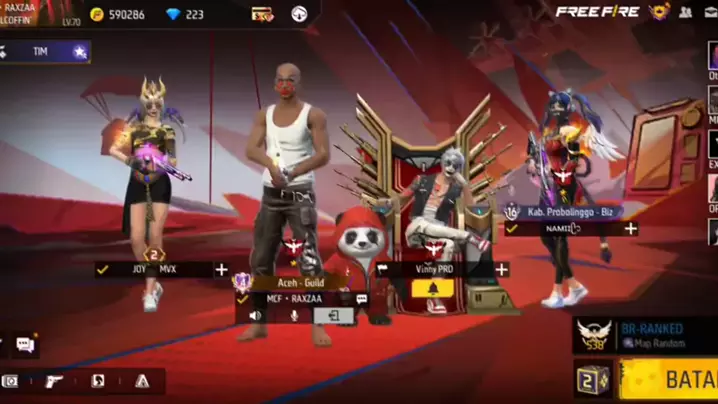Open the round download icon

[299, 14]
